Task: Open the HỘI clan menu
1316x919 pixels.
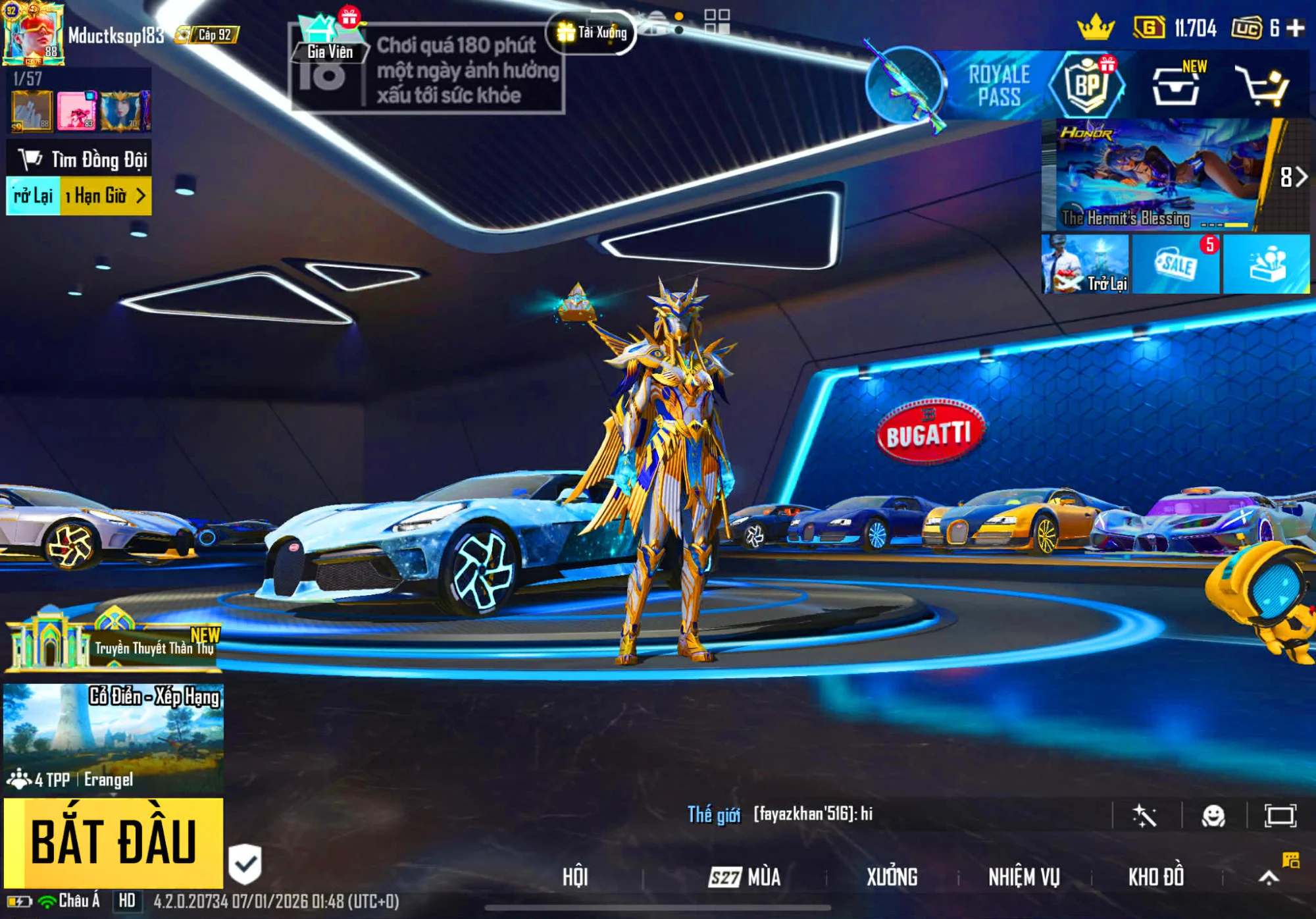Action: point(574,877)
